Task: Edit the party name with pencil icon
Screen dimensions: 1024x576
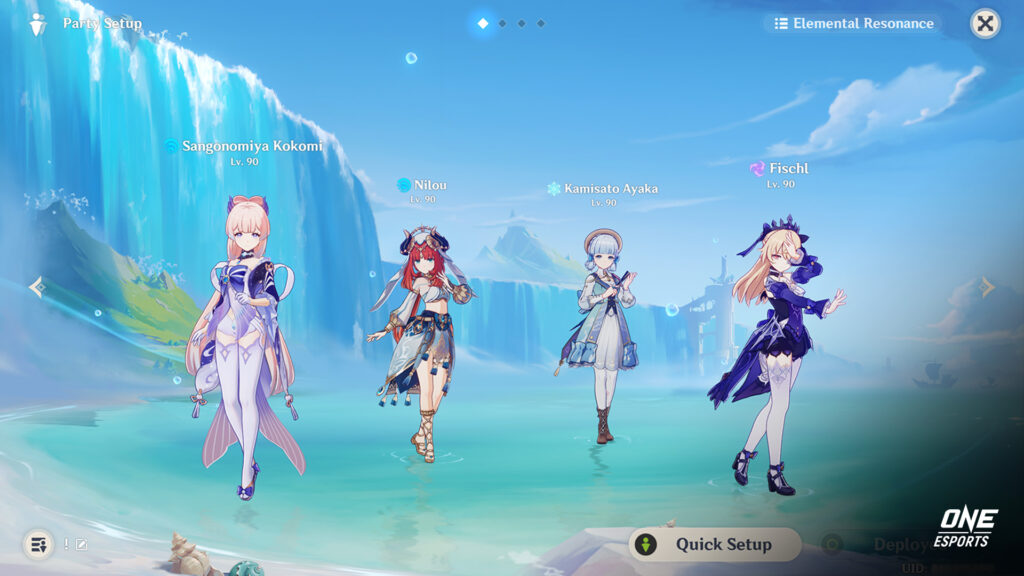Action: click(x=82, y=544)
